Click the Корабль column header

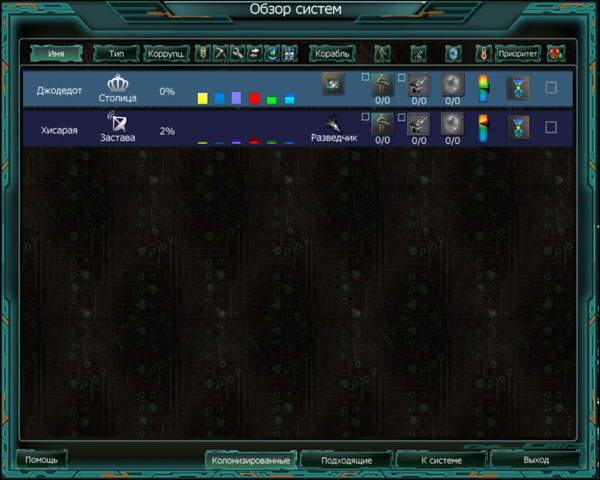pos(332,52)
